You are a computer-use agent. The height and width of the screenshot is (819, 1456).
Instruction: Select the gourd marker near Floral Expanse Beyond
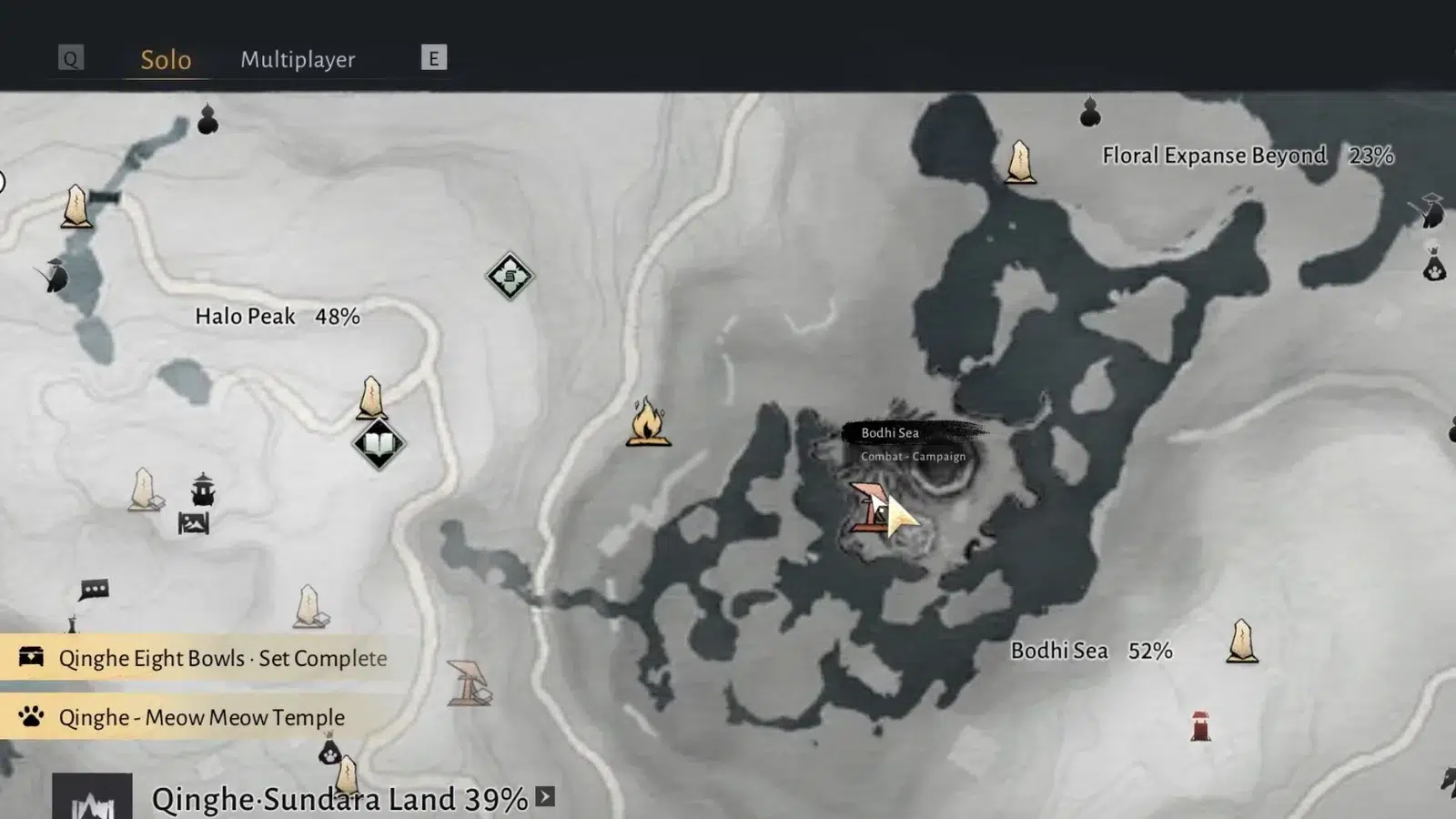(x=1090, y=112)
